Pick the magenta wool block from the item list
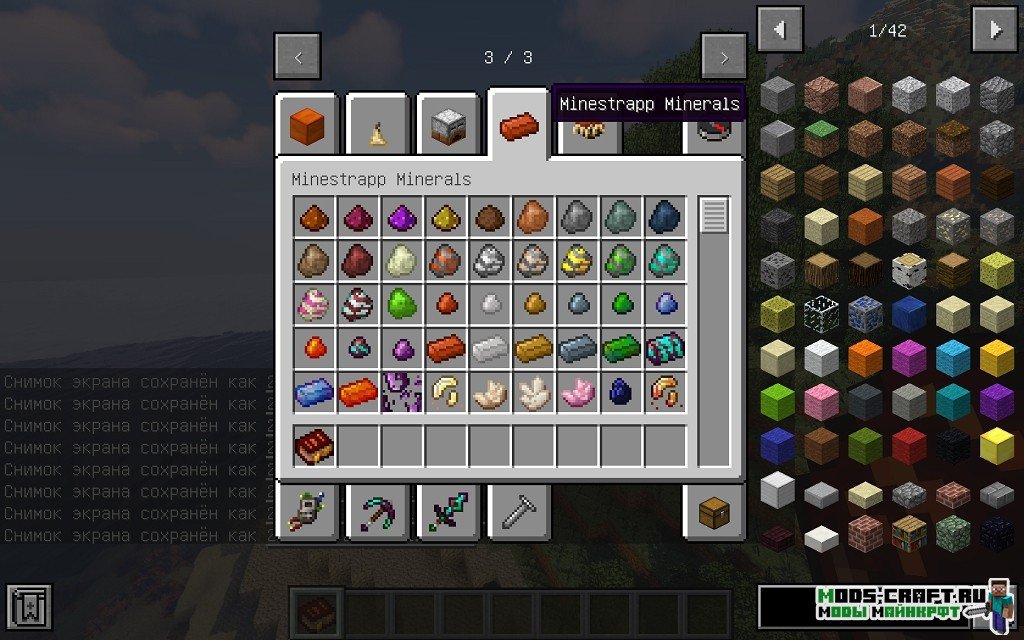1024x640 pixels. (909, 356)
